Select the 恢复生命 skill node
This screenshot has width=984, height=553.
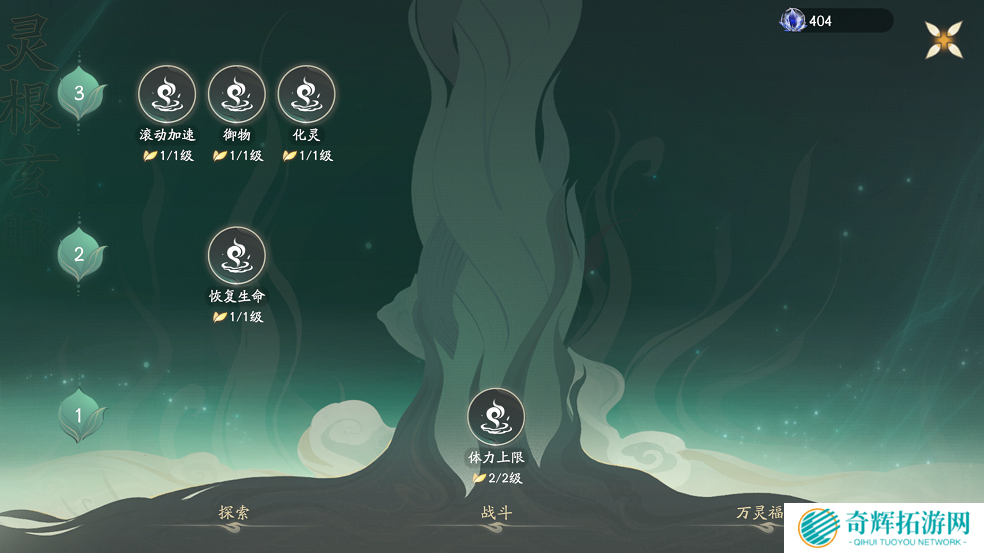237,256
